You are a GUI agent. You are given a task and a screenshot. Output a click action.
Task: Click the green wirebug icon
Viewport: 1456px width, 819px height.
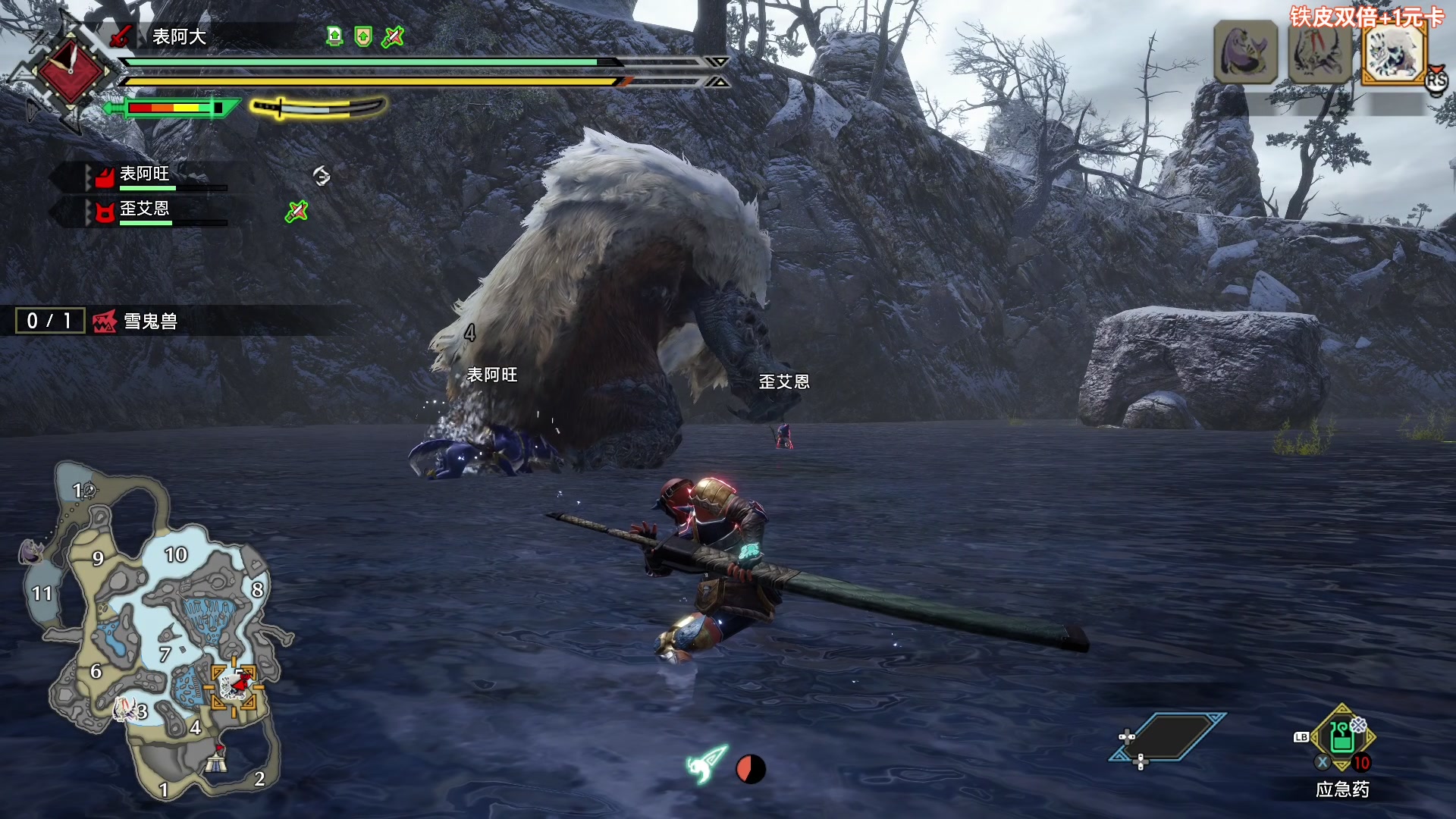(x=706, y=764)
